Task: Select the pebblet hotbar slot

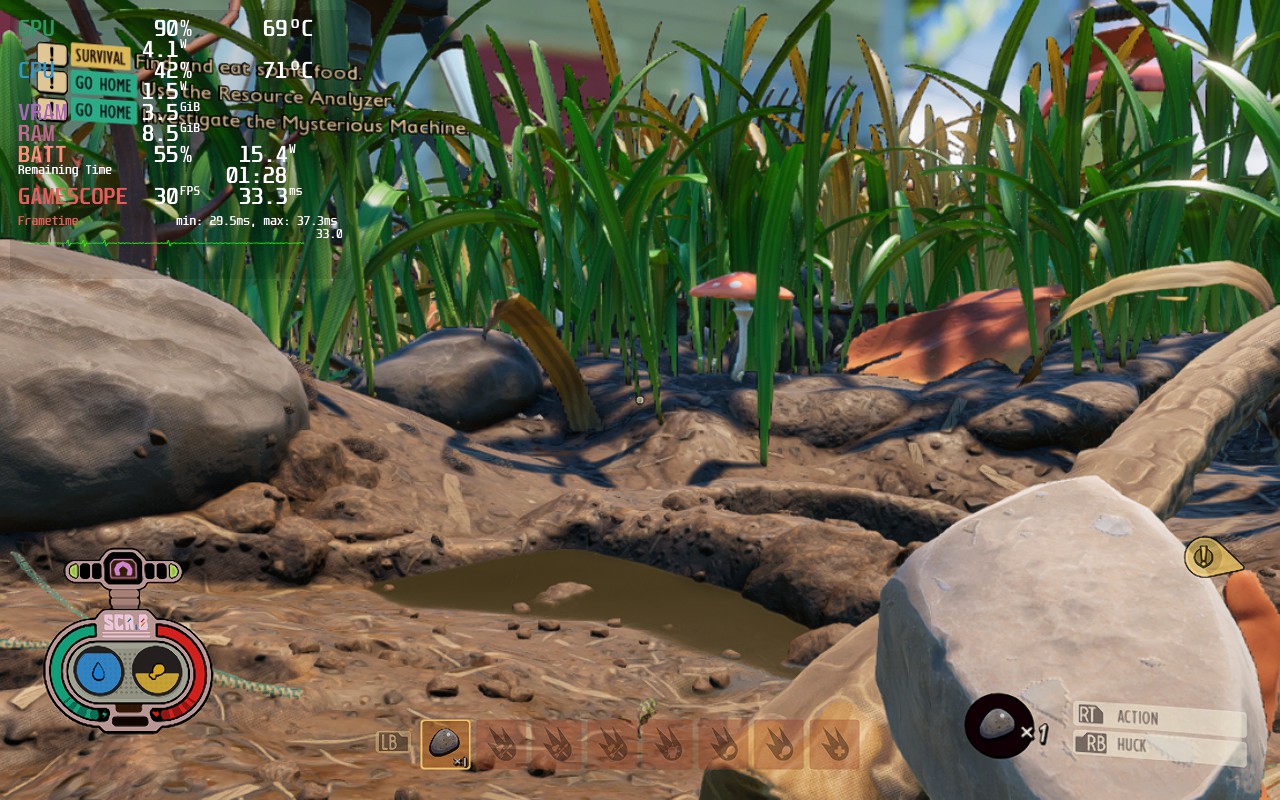Action: (445, 744)
